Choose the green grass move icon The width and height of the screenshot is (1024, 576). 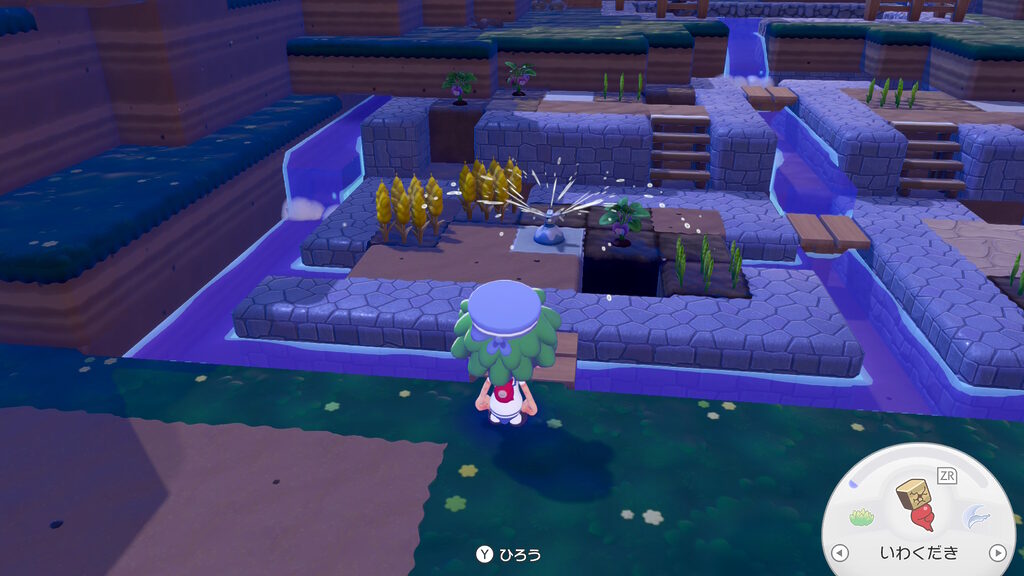(x=862, y=517)
